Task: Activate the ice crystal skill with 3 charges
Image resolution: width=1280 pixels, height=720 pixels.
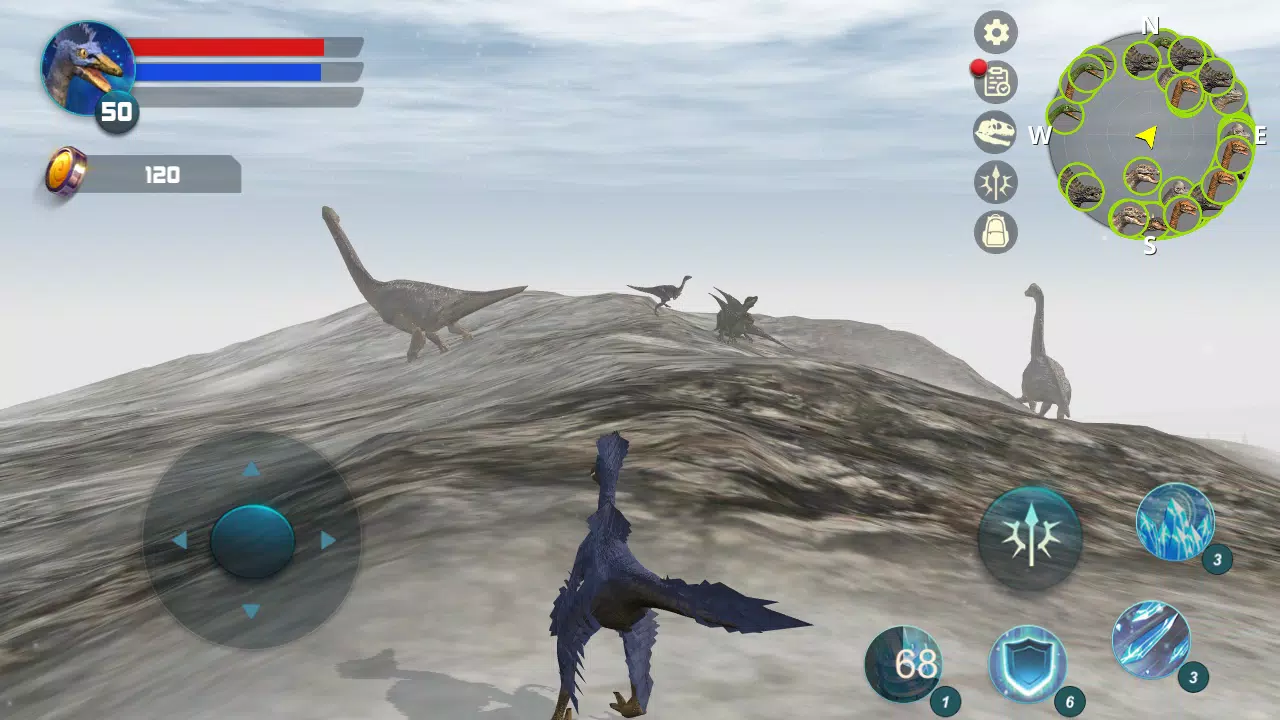Action: [1173, 522]
